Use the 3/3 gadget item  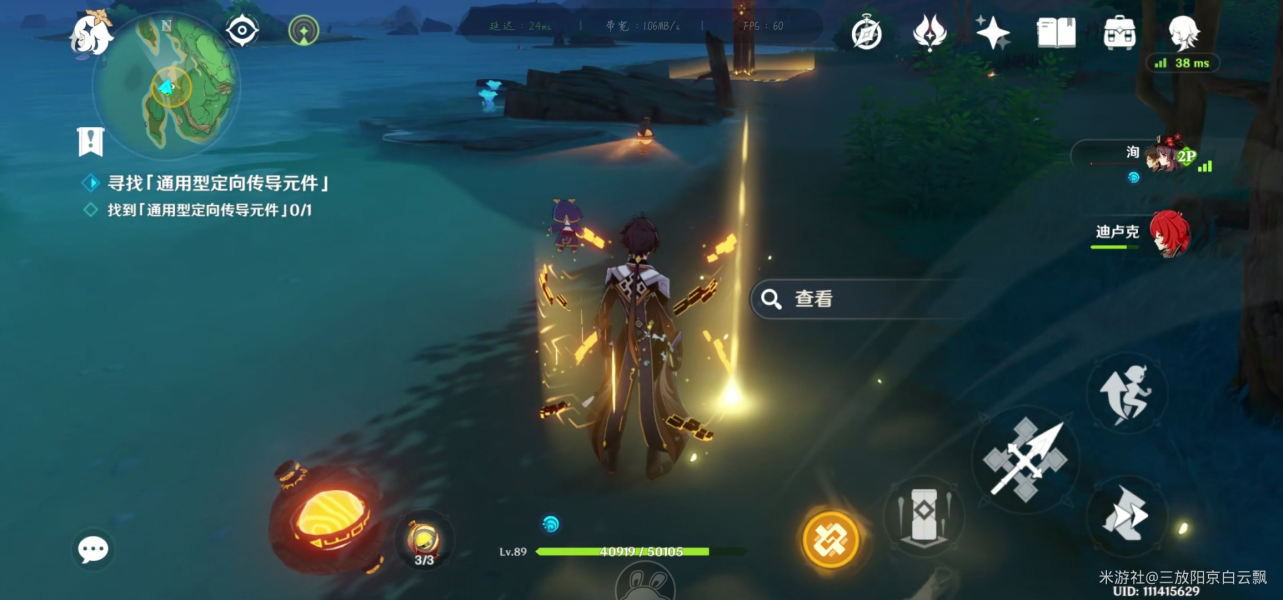point(424,541)
